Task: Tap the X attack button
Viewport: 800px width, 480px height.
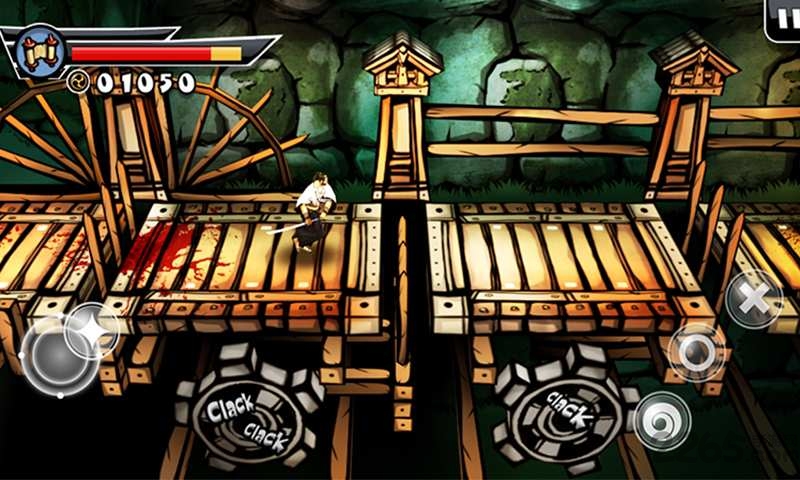Action: (753, 298)
